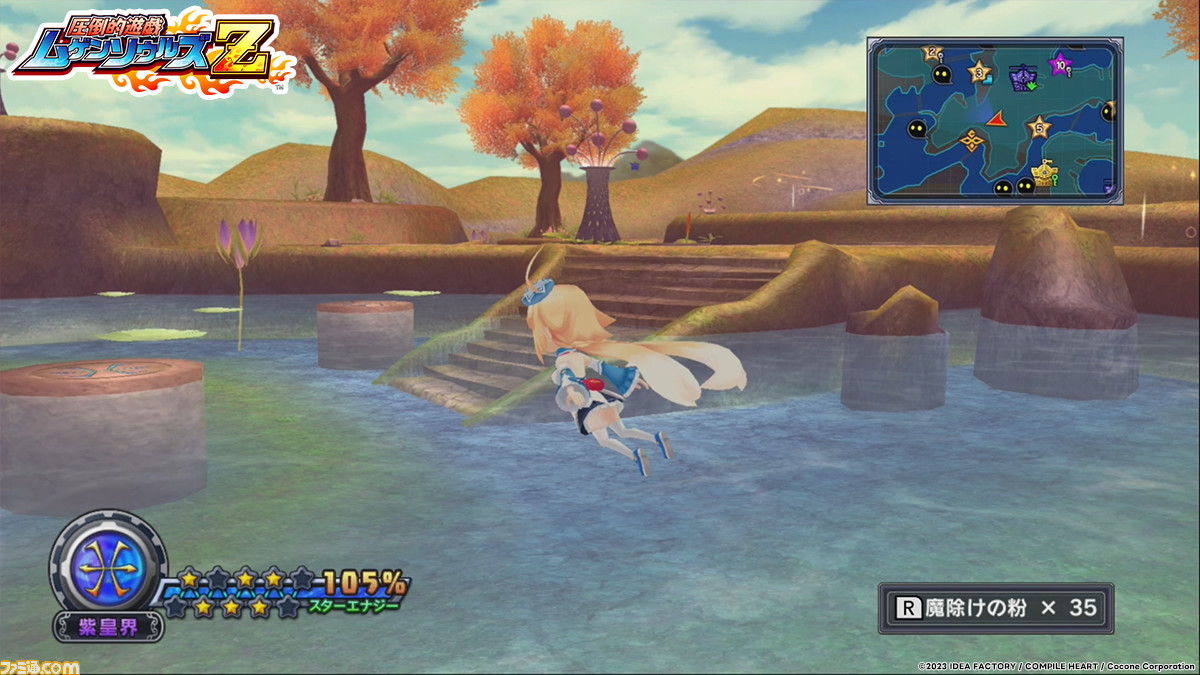Click the star 2 marker on minimap

934,52
